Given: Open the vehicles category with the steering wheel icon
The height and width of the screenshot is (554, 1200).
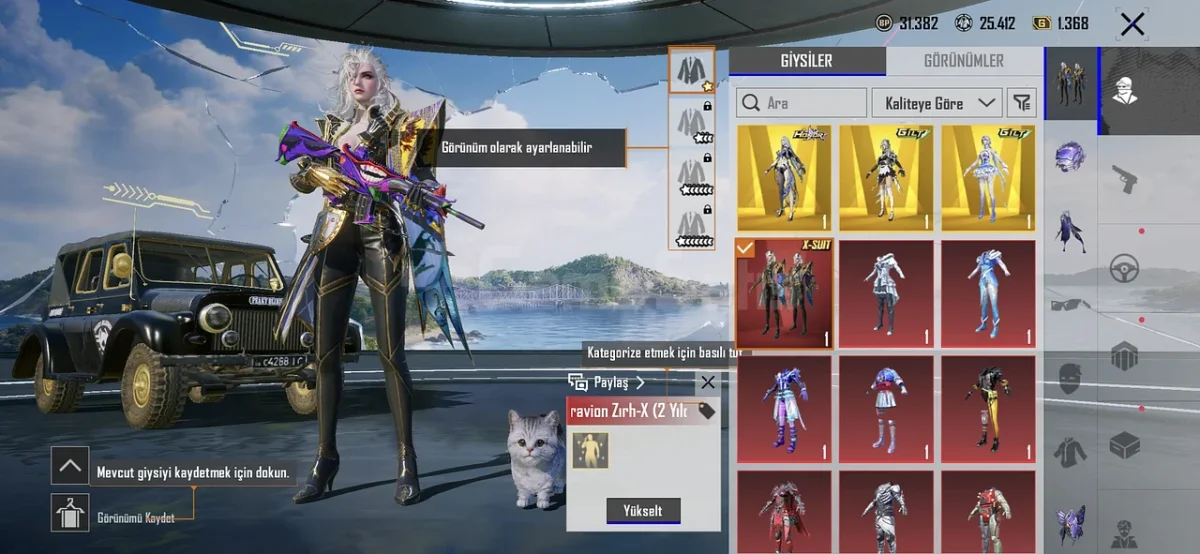Looking at the screenshot, I should 1125,268.
